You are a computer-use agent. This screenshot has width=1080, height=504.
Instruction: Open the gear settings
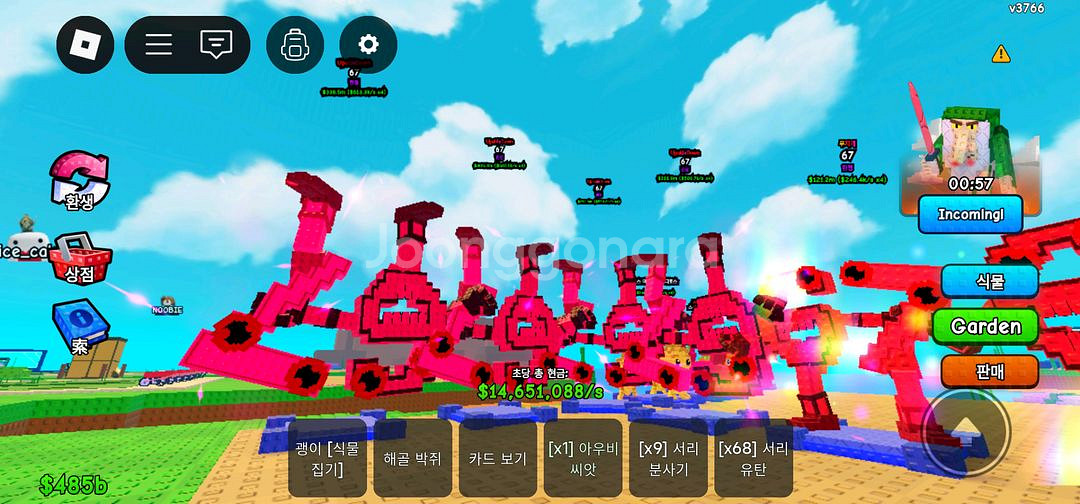(368, 45)
